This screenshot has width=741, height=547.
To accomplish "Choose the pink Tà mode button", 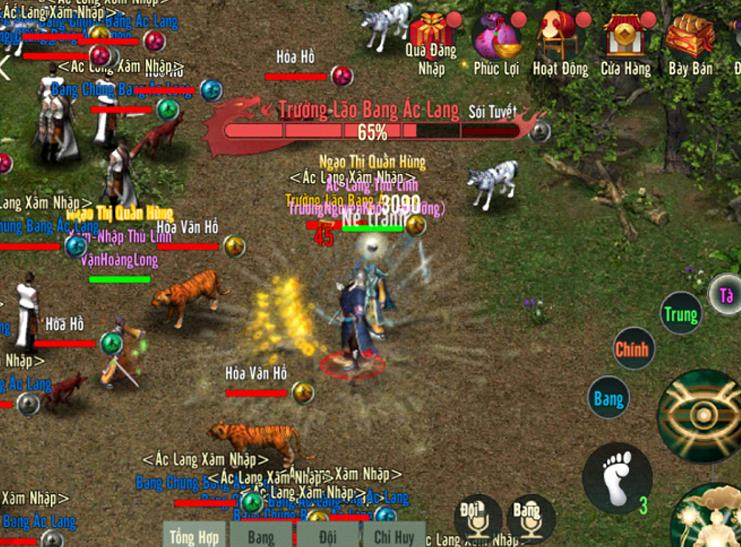I will tap(726, 294).
